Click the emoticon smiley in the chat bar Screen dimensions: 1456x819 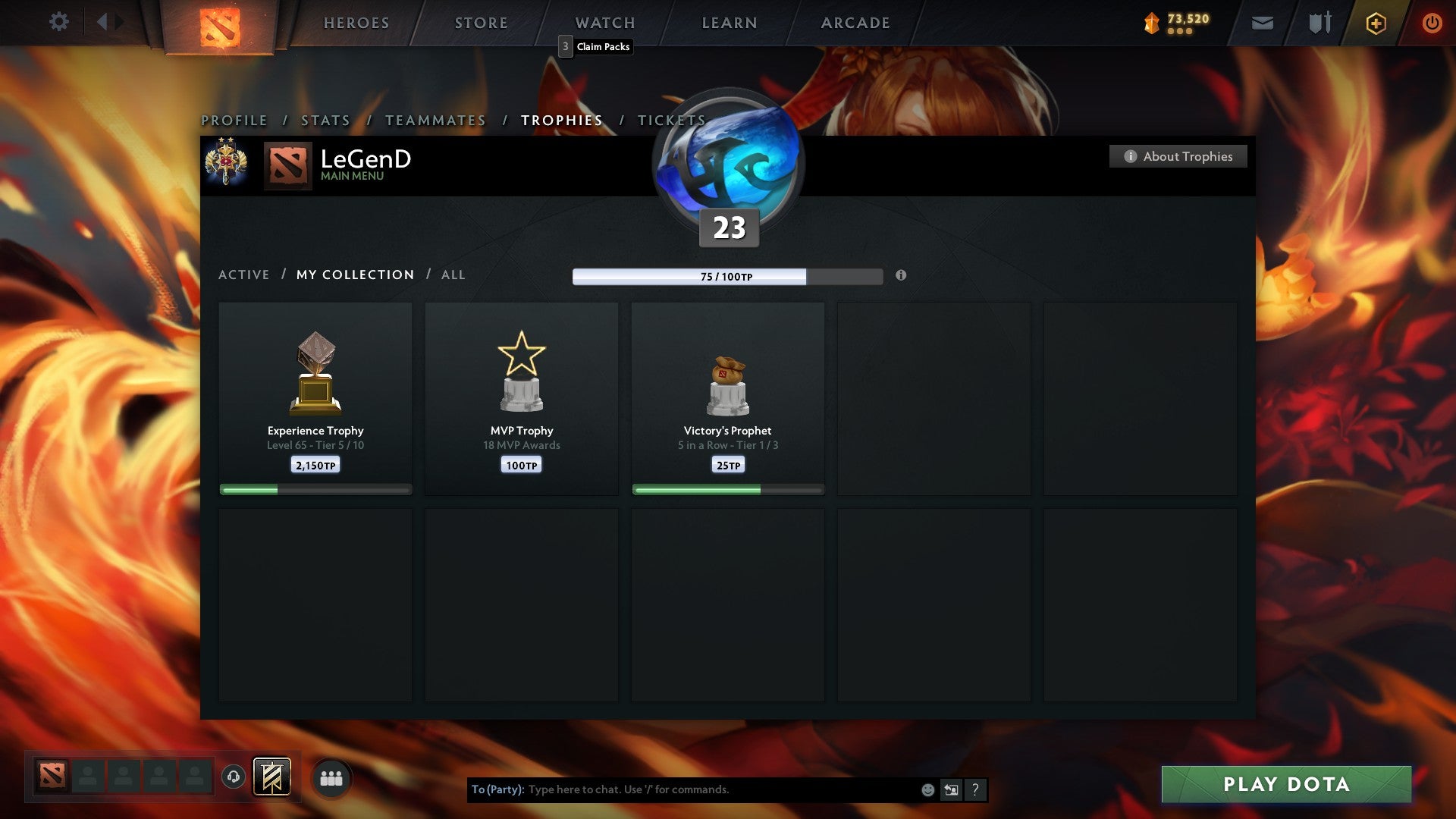click(x=927, y=789)
